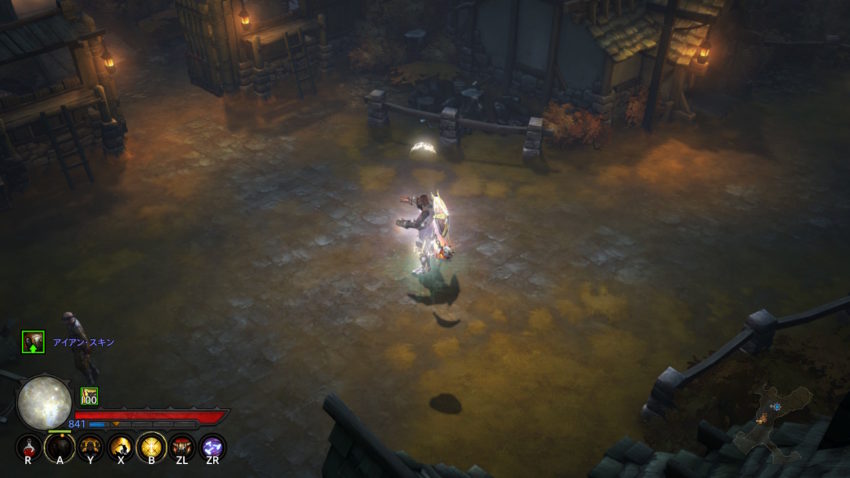Select the red war banner skill icon
The width and height of the screenshot is (850, 478).
(x=182, y=448)
